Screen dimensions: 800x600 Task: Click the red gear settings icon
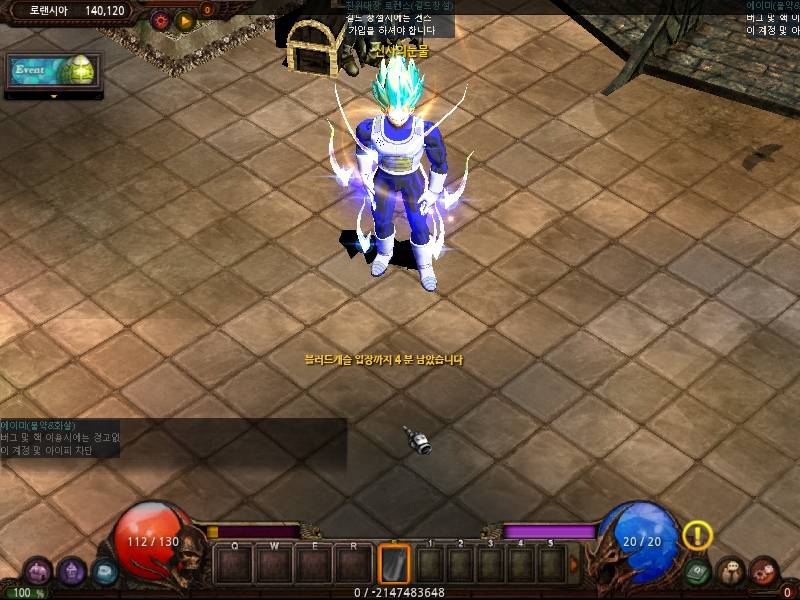(160, 19)
